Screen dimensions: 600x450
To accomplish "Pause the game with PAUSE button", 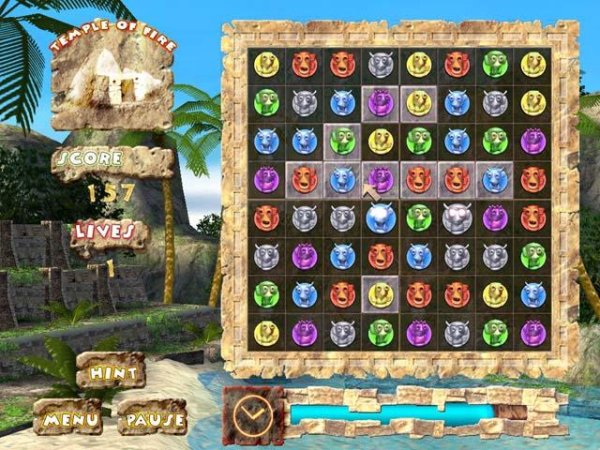I will [x=152, y=416].
